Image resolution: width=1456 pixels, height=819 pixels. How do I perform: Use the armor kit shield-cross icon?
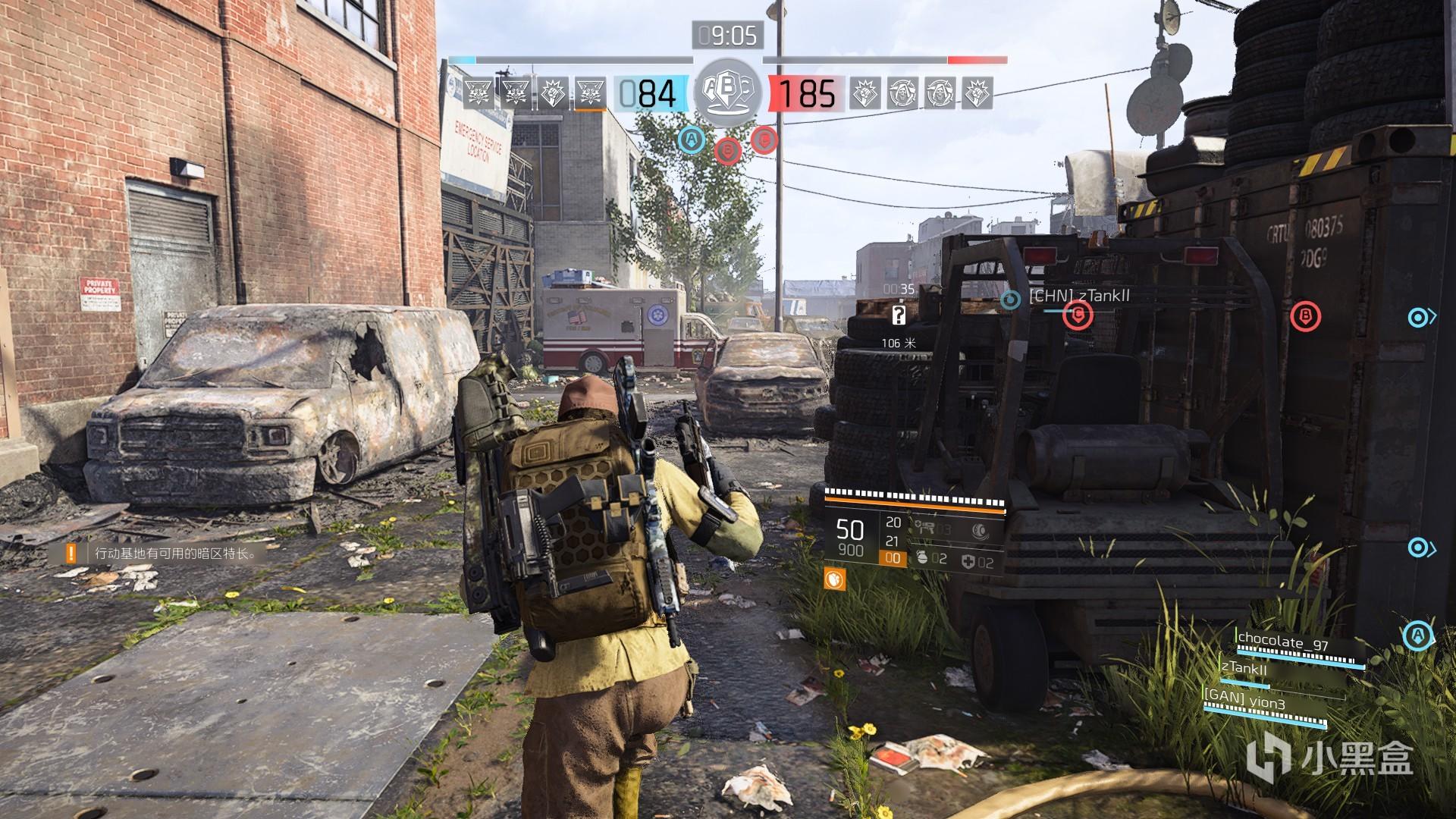pyautogui.click(x=968, y=562)
